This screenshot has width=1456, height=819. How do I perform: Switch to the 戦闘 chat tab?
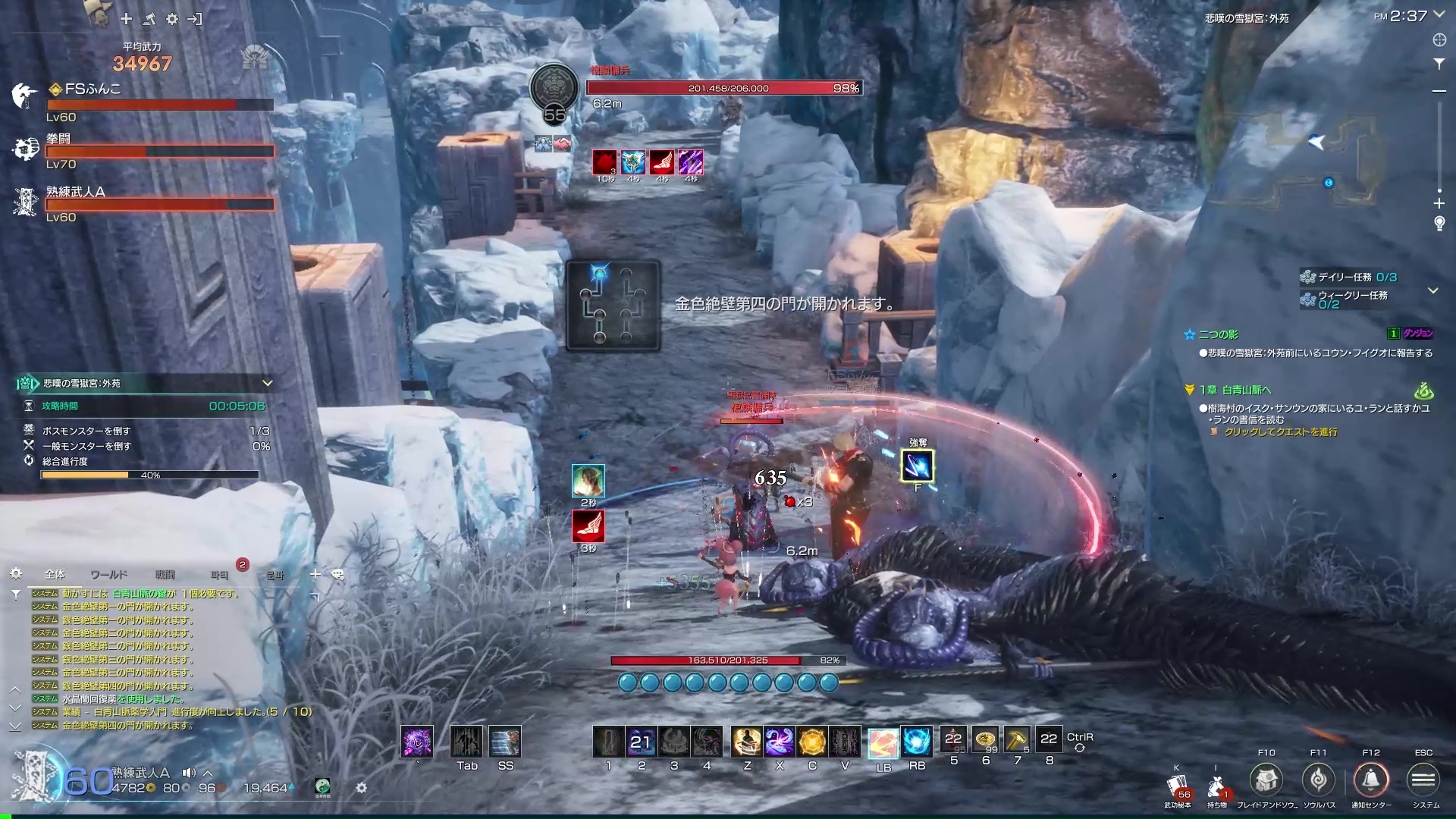[165, 575]
